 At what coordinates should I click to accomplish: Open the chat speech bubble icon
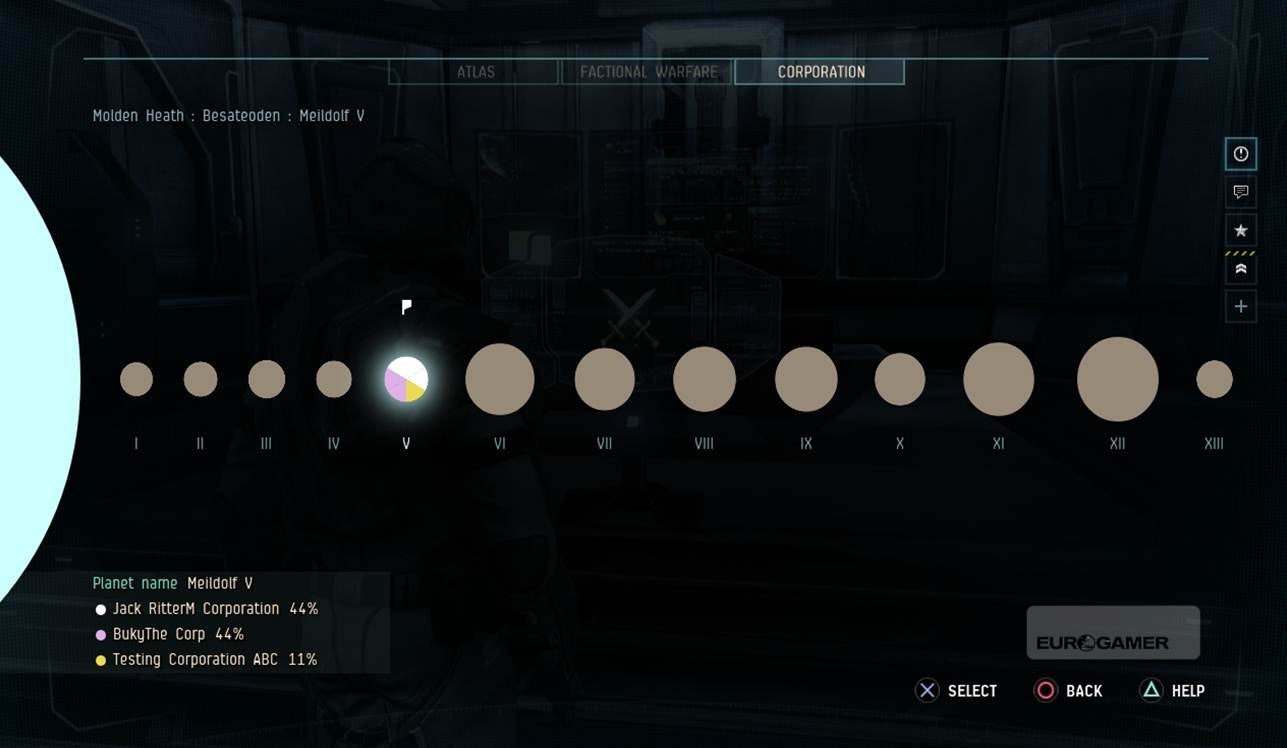click(x=1241, y=192)
